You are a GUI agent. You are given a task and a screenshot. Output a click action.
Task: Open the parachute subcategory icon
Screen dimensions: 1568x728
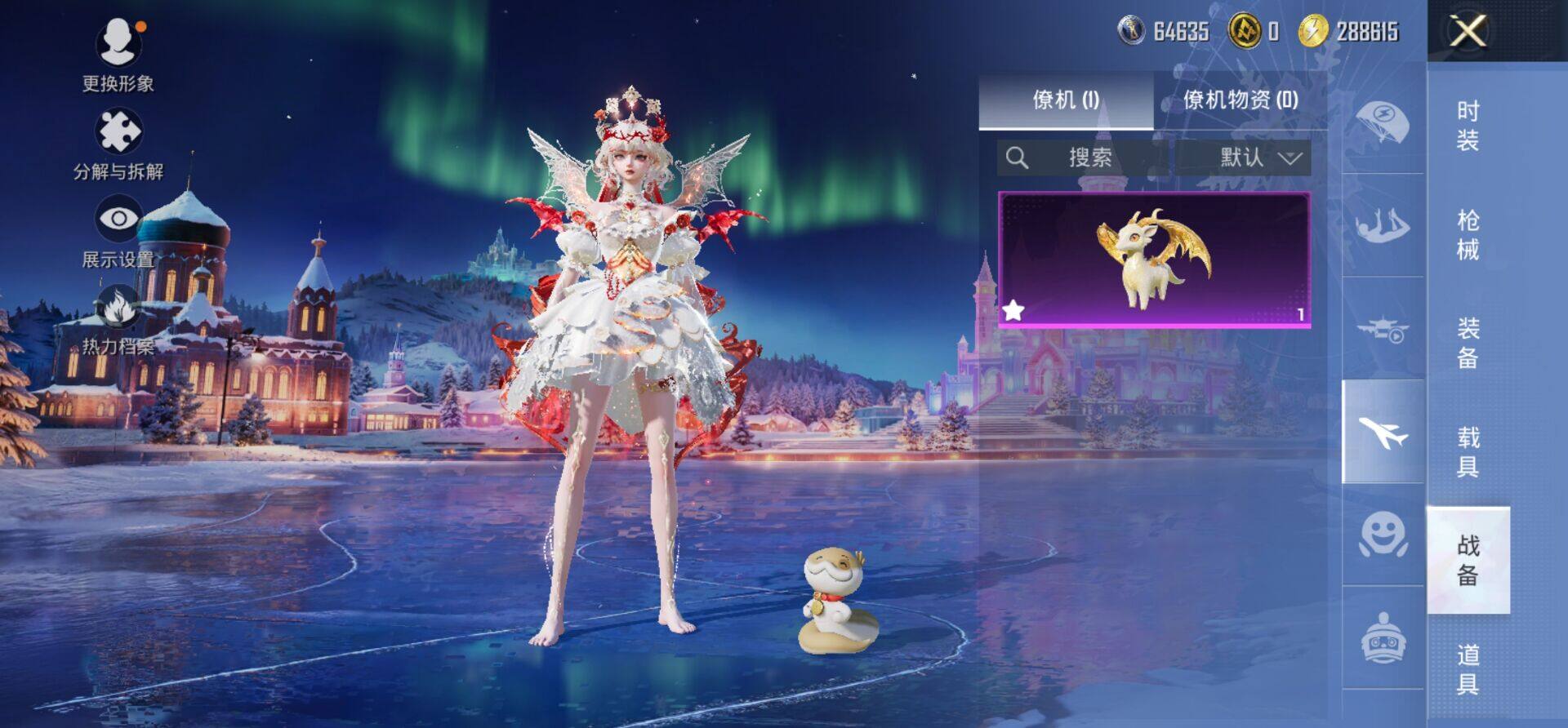coord(1383,123)
